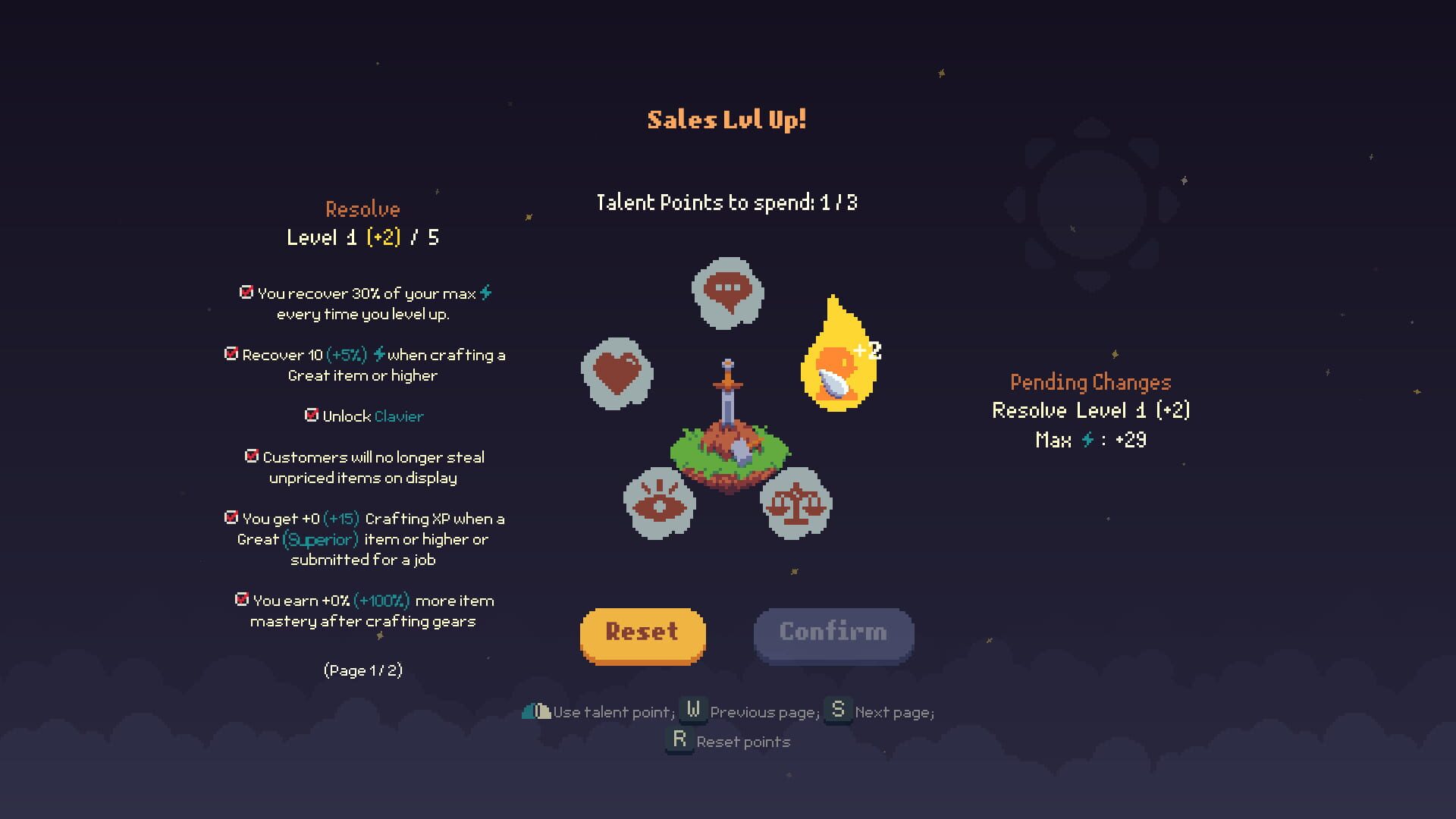Click the S next page key hint
This screenshot has height=819, width=1456.
coord(838,711)
